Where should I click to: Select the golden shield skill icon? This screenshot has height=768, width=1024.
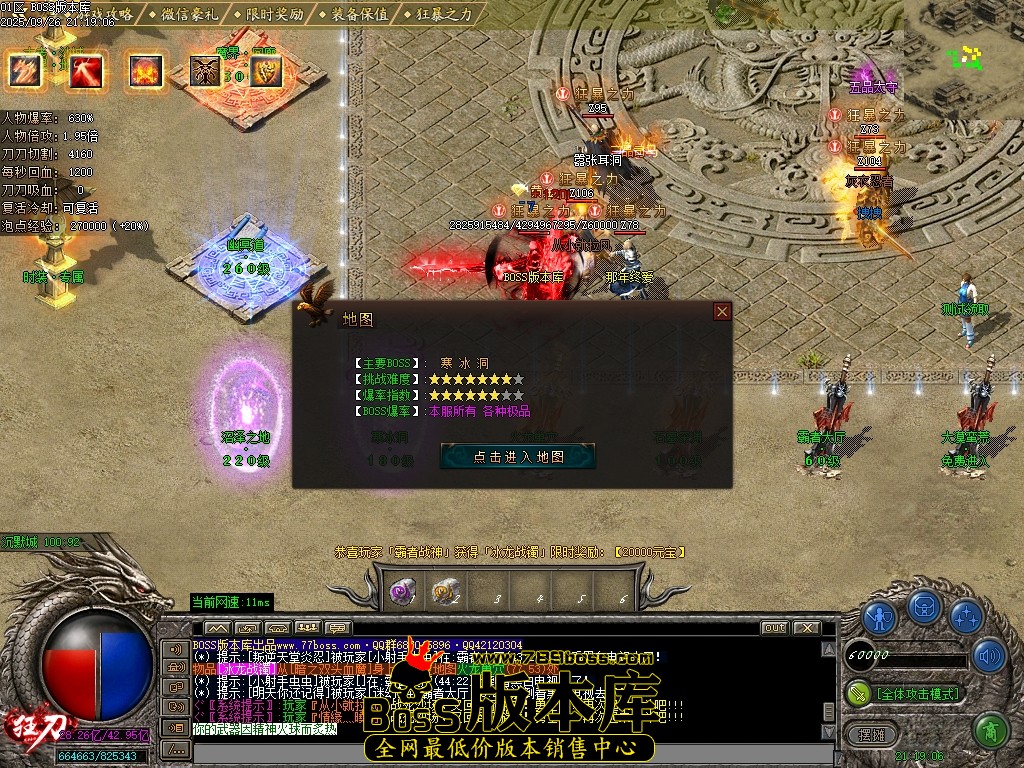point(266,70)
